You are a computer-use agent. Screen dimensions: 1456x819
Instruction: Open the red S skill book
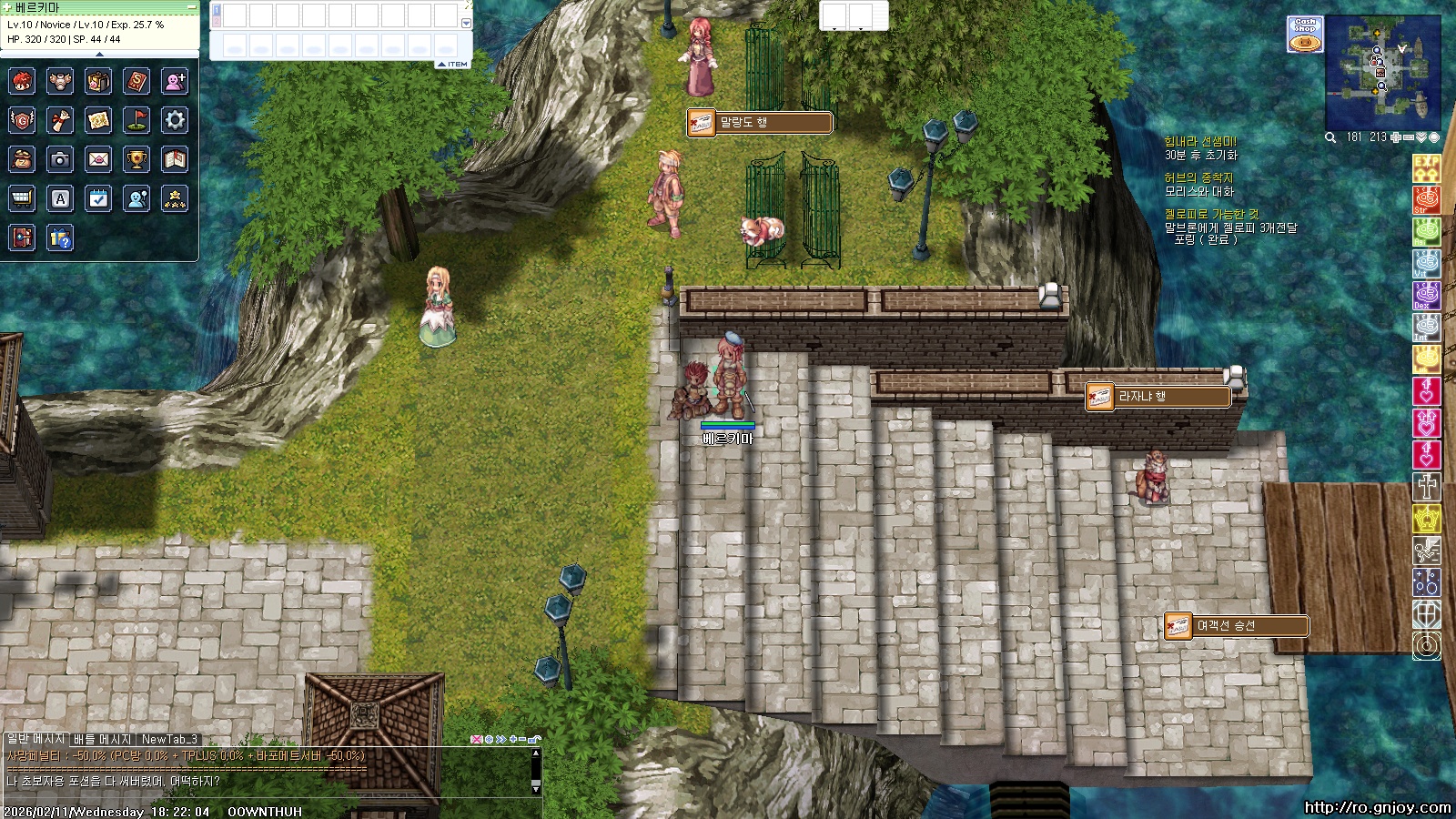tap(136, 81)
